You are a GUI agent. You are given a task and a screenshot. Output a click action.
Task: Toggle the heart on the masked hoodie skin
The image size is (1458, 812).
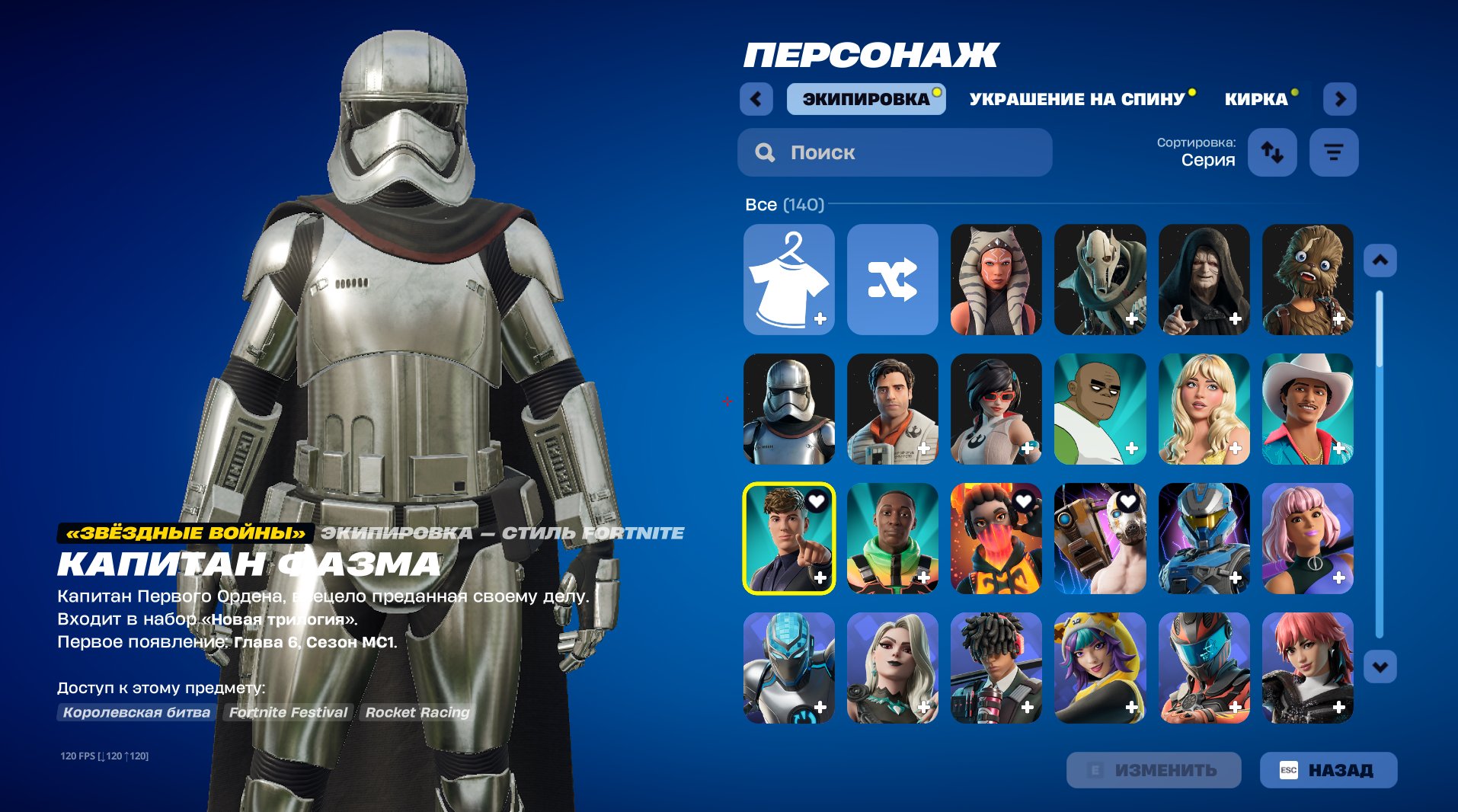(x=1025, y=500)
